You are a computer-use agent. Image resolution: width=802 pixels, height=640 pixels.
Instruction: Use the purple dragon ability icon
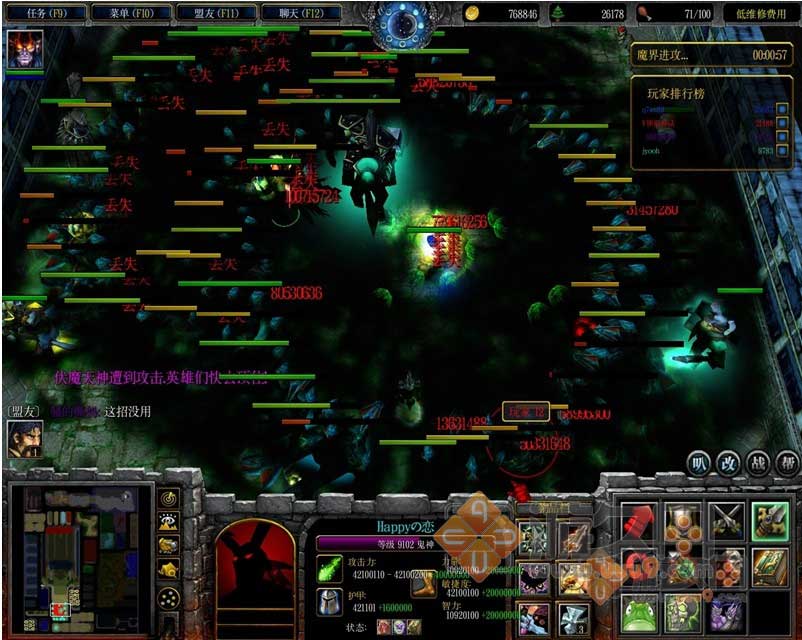tap(726, 612)
